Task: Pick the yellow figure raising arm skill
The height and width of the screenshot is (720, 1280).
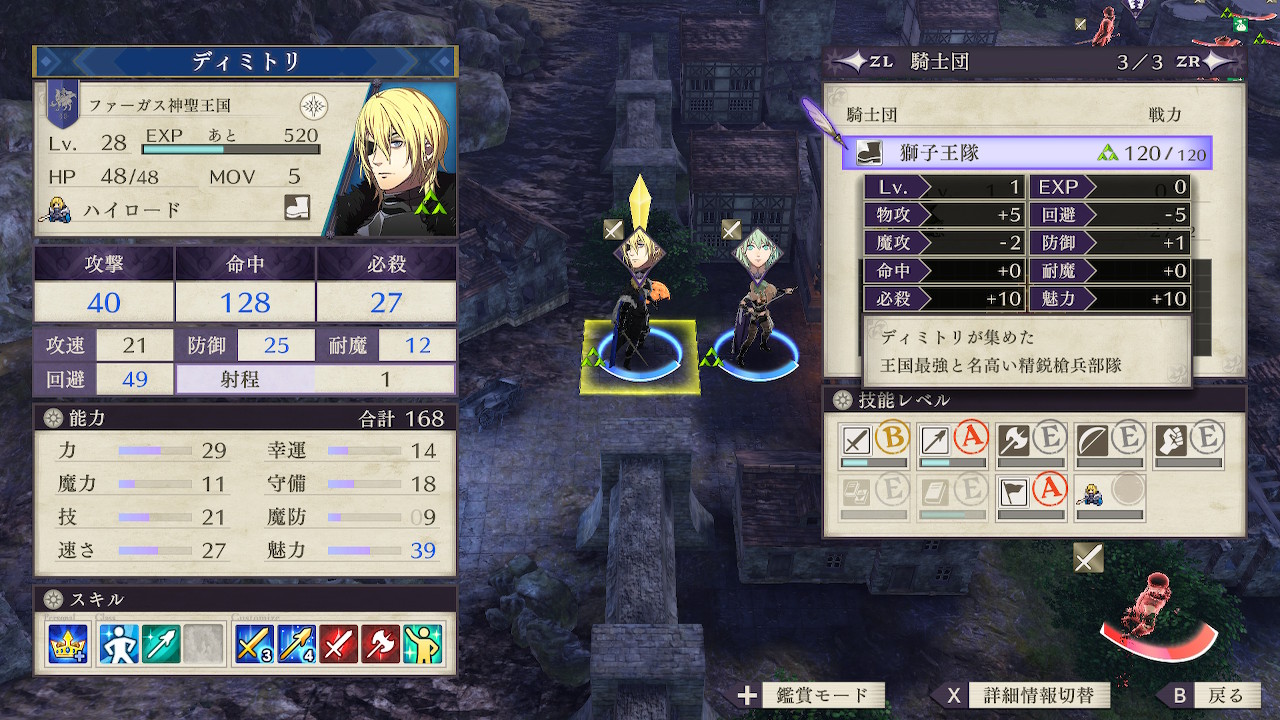Action: click(x=424, y=645)
